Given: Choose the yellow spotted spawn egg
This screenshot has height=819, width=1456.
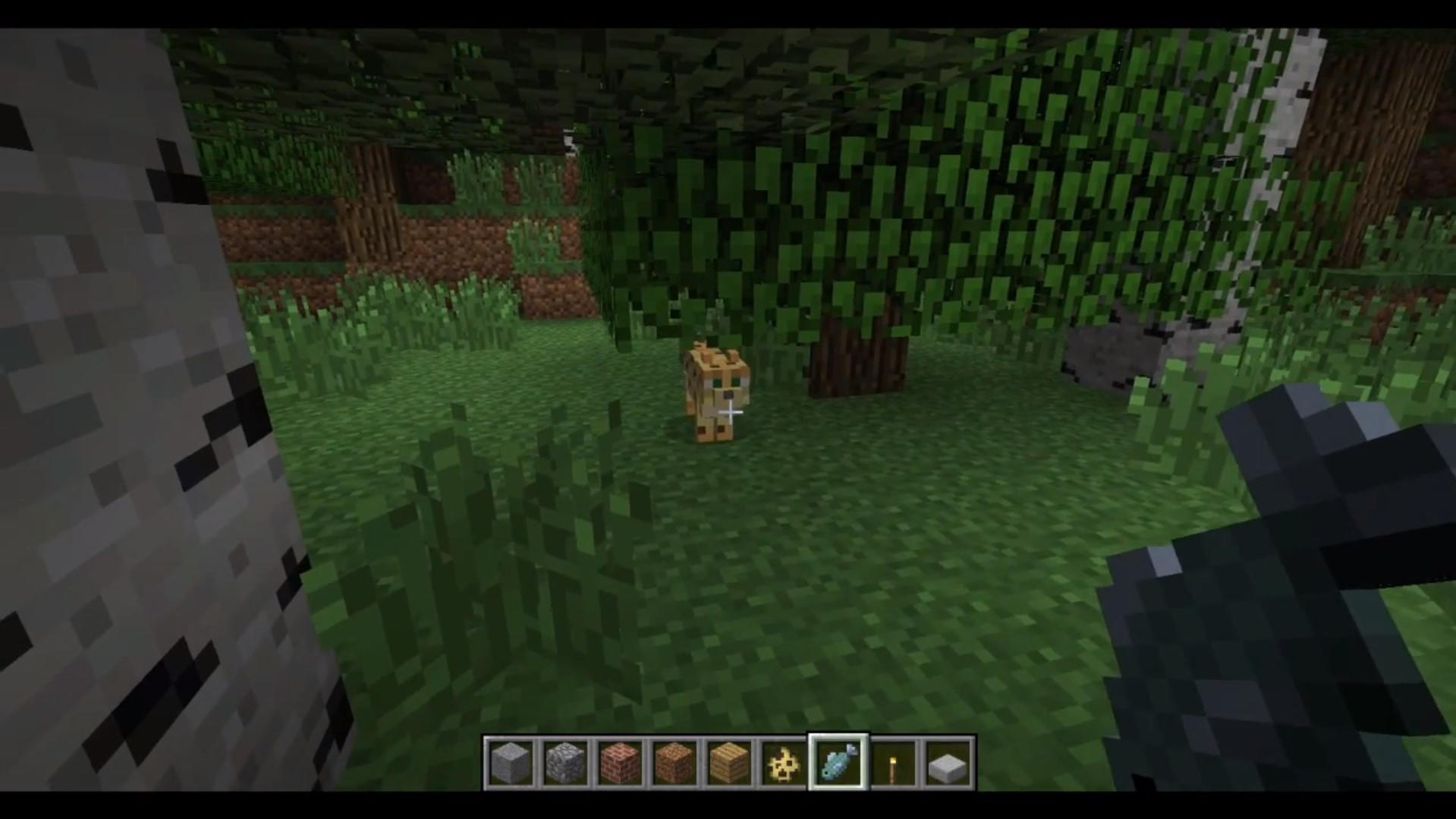Looking at the screenshot, I should coord(784,763).
